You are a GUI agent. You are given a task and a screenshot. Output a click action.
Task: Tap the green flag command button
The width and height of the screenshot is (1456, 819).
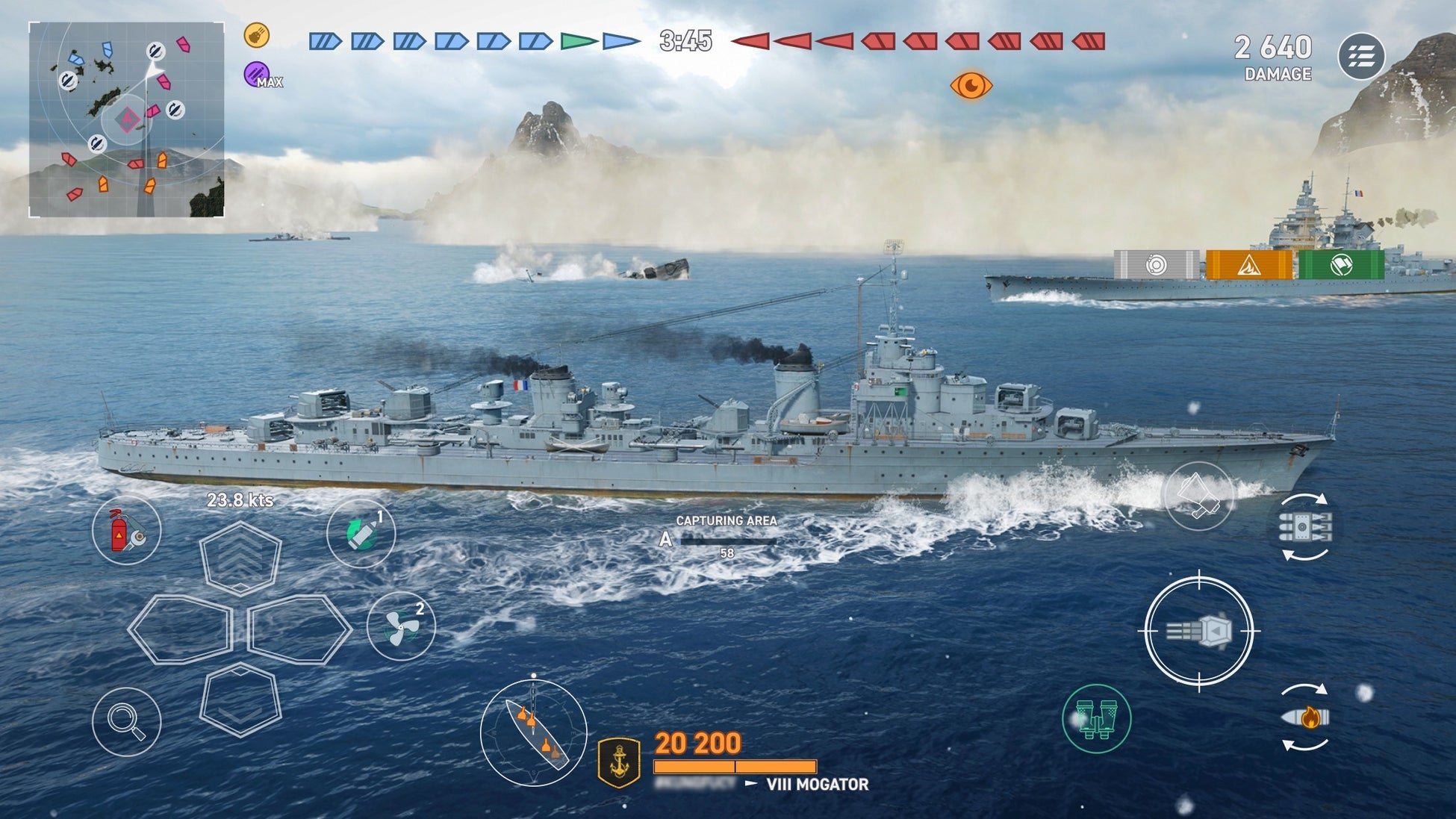point(1341,265)
